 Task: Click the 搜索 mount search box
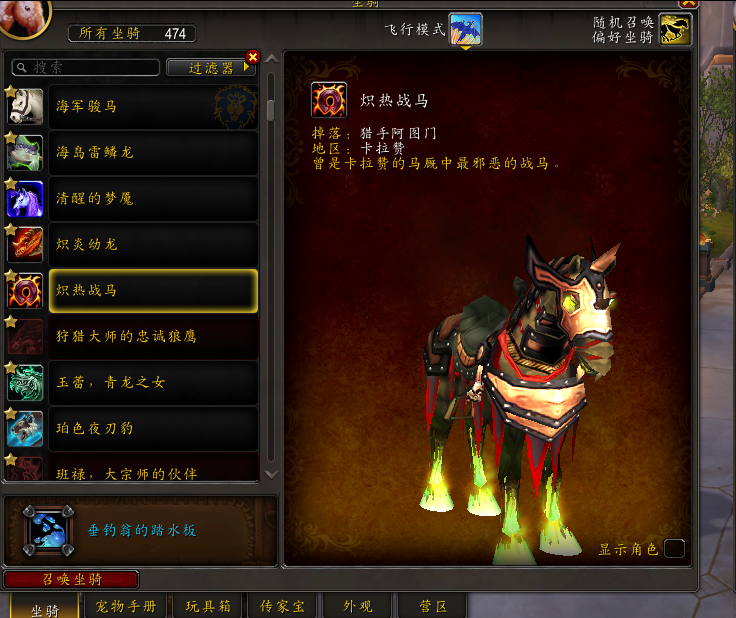click(x=90, y=68)
